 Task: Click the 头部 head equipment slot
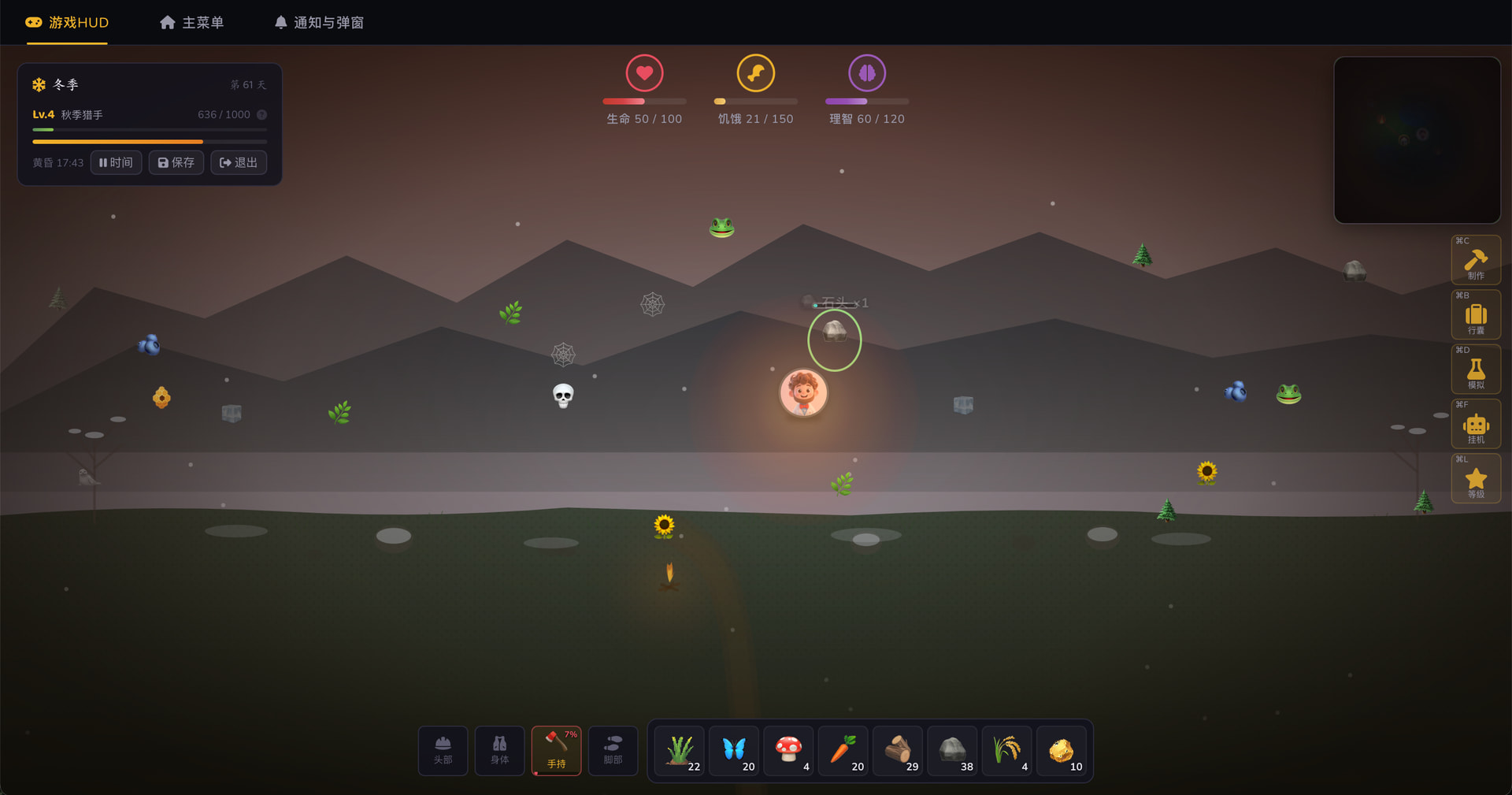(x=443, y=751)
